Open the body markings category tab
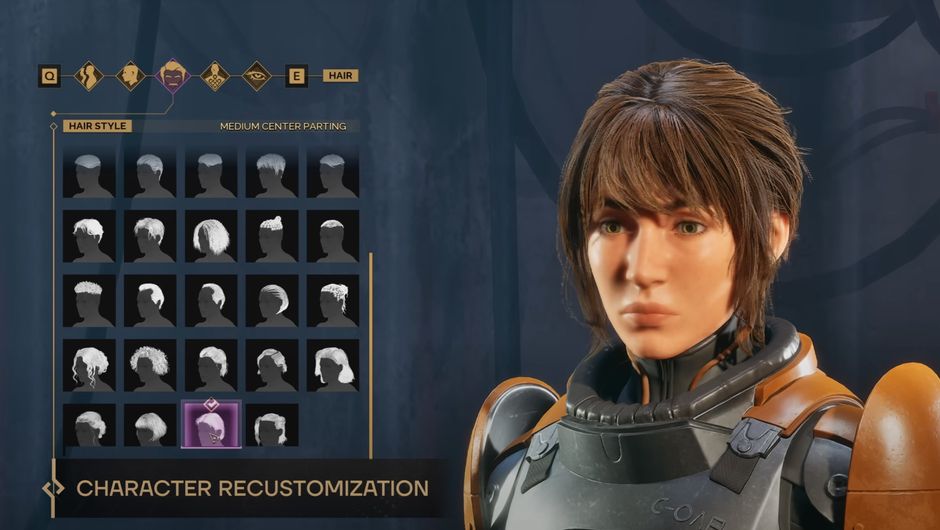This screenshot has width=940, height=530. click(215, 76)
